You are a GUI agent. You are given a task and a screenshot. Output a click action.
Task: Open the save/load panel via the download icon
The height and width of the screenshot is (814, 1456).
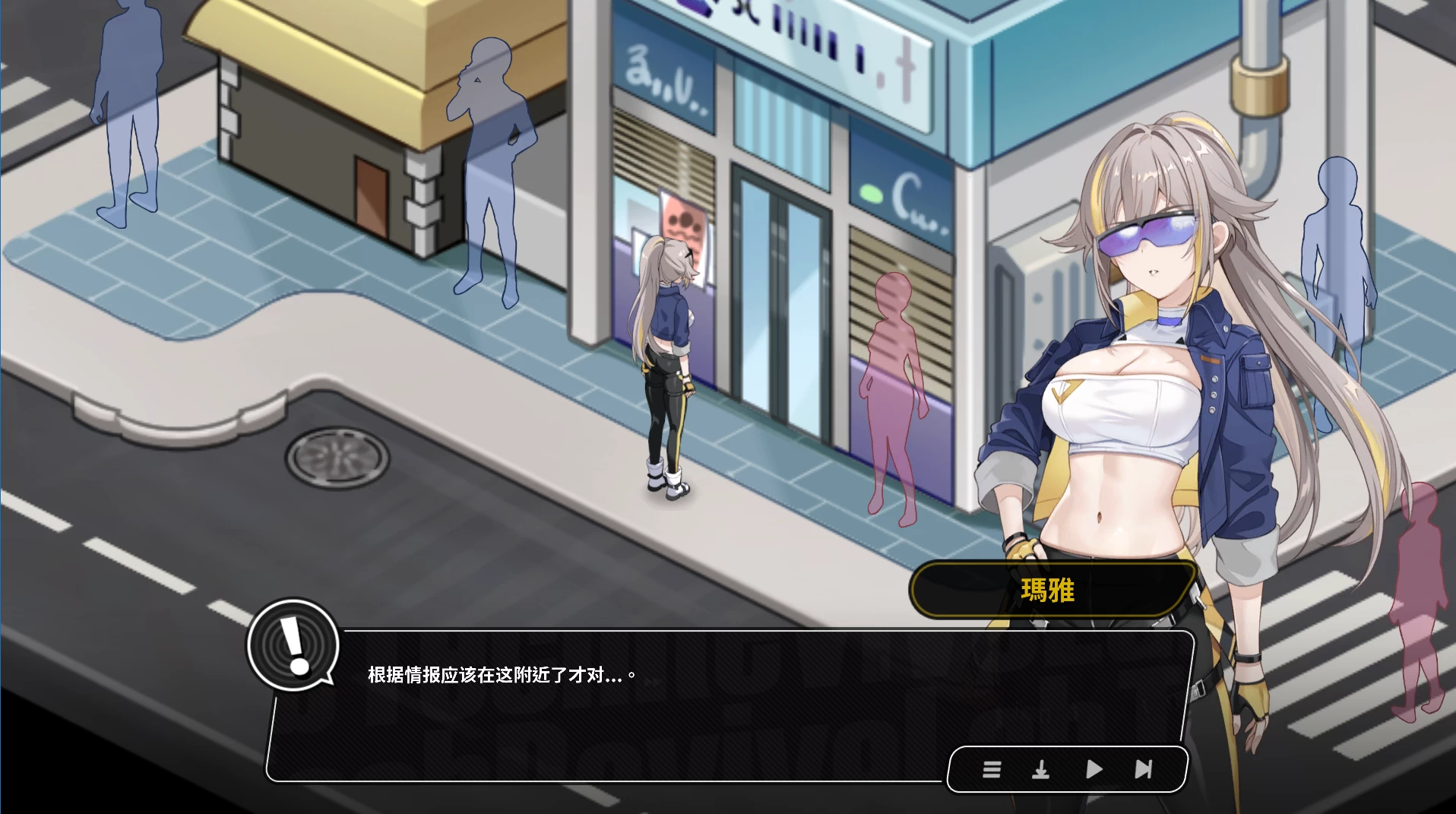pos(1042,770)
